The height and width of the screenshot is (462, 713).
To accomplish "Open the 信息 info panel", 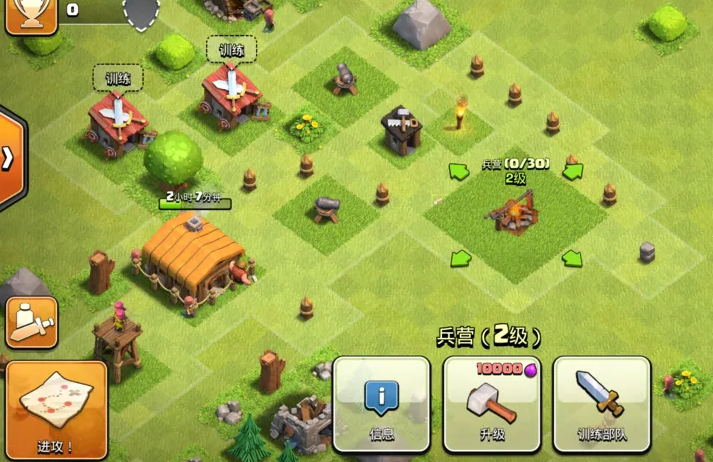I will click(x=381, y=404).
